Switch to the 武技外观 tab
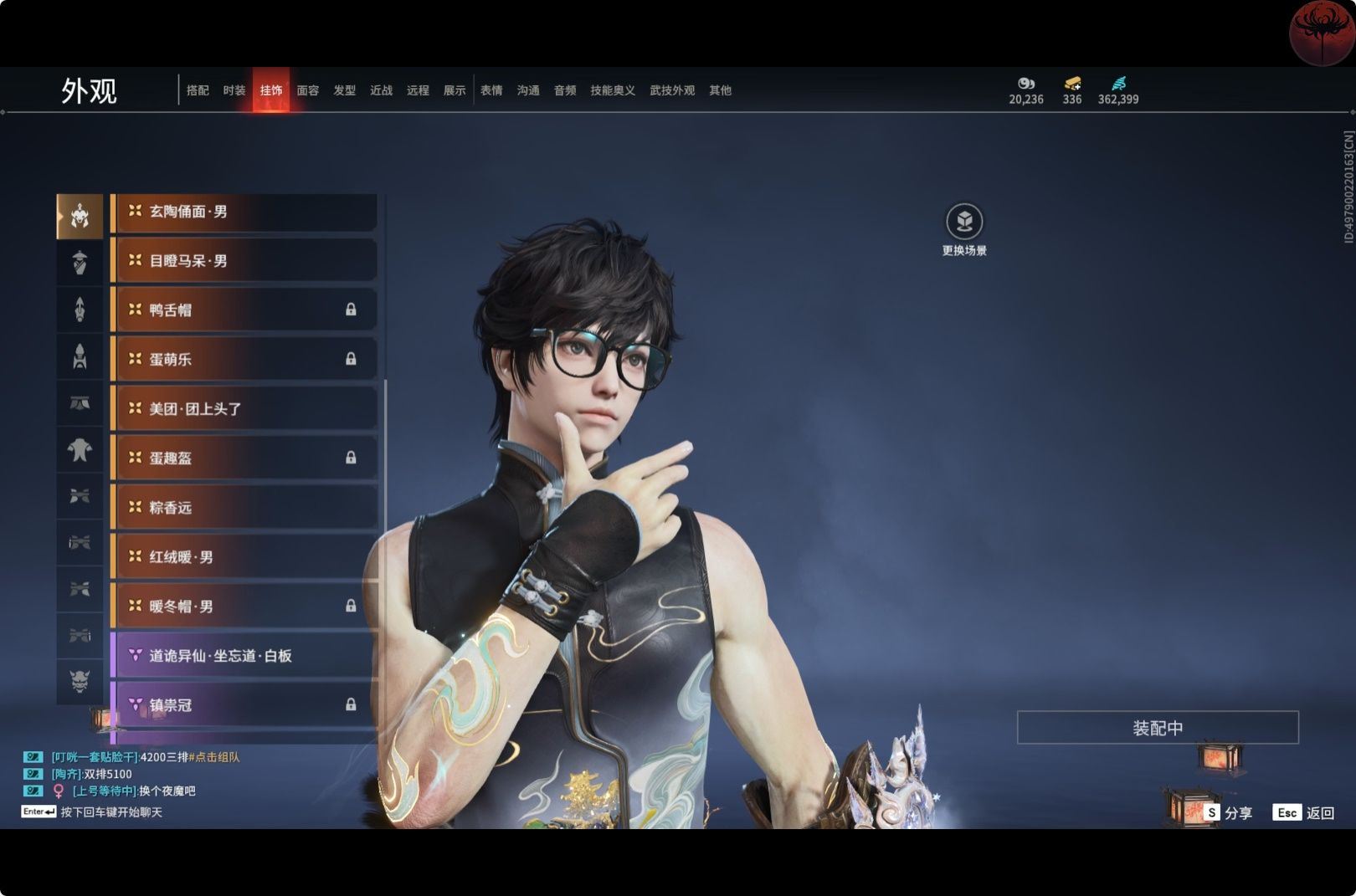 [672, 90]
